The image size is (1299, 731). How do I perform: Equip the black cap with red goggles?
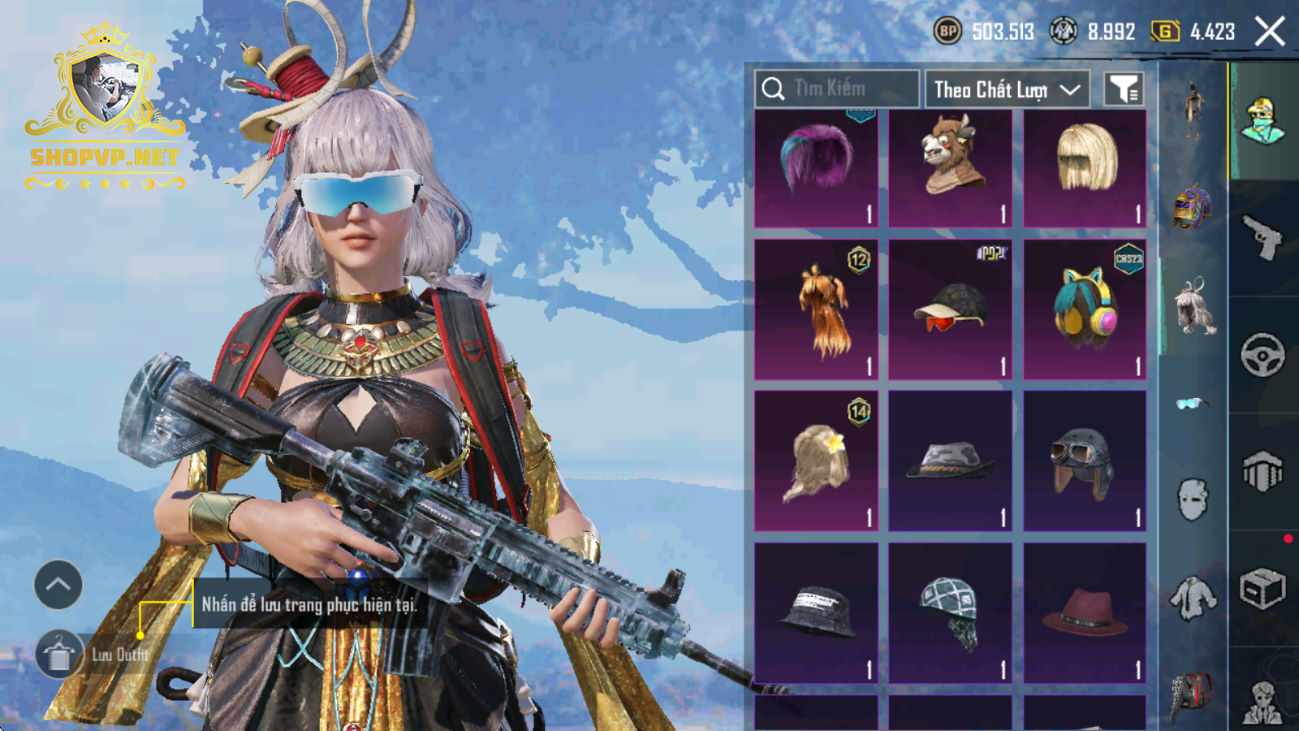[x=950, y=310]
